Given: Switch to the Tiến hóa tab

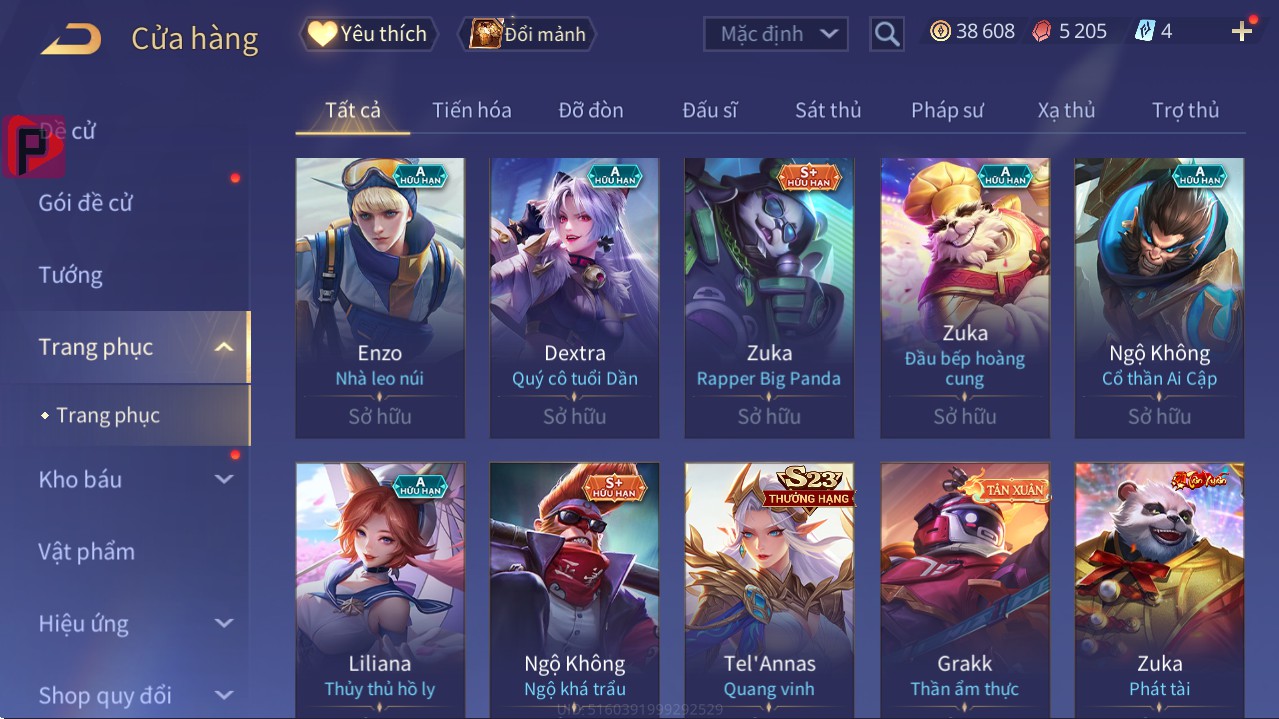Looking at the screenshot, I should [x=471, y=110].
